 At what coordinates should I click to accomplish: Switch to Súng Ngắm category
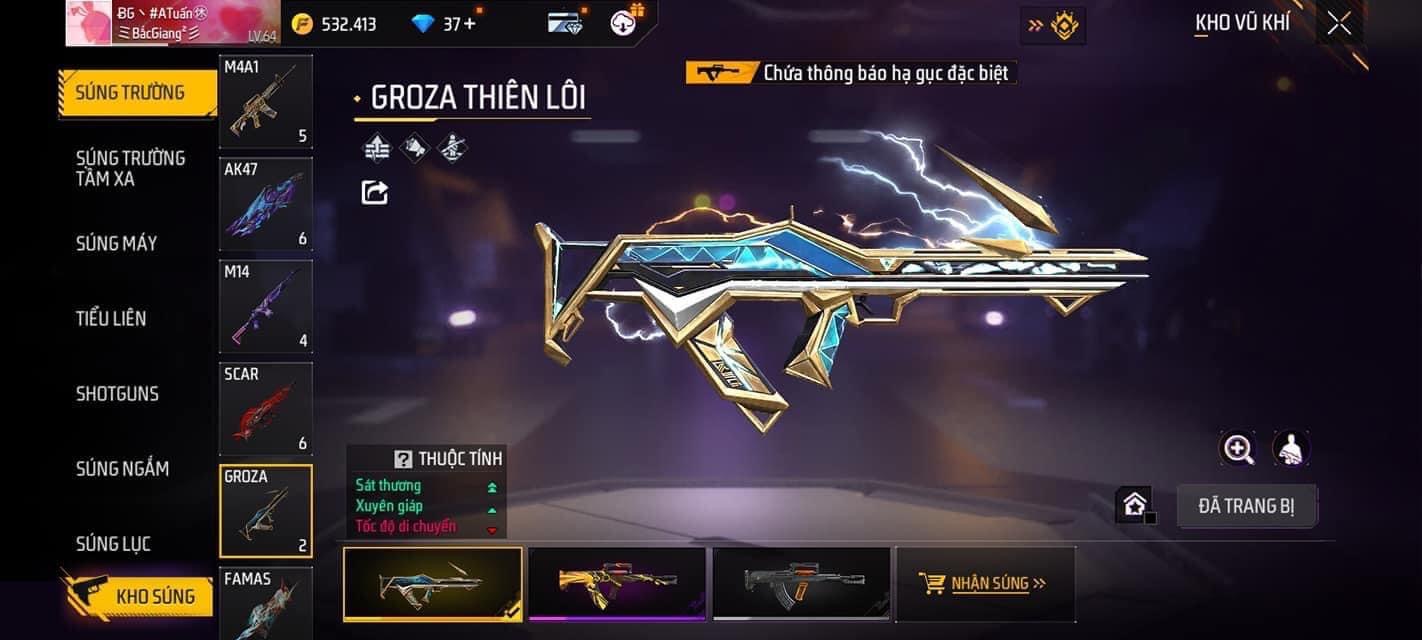(122, 468)
